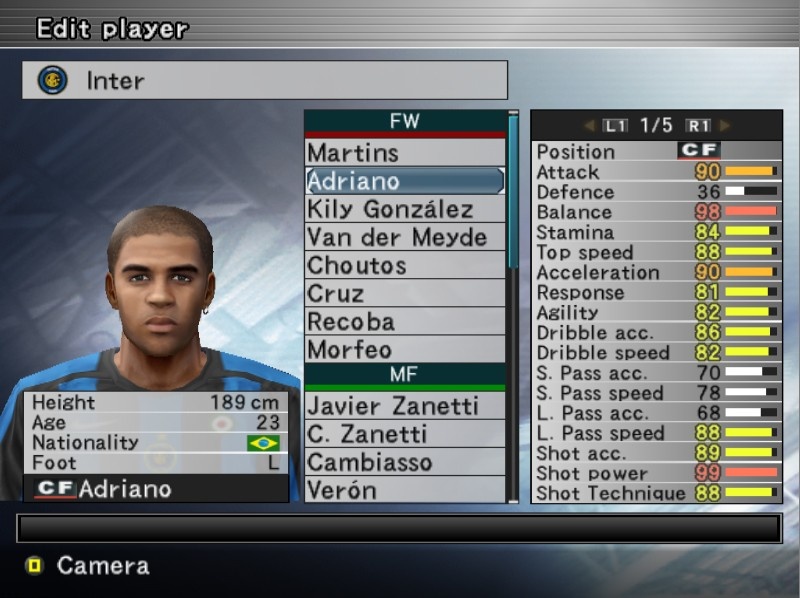Select Martins in the forward list
Screen dimensions: 800x598
[x=404, y=153]
